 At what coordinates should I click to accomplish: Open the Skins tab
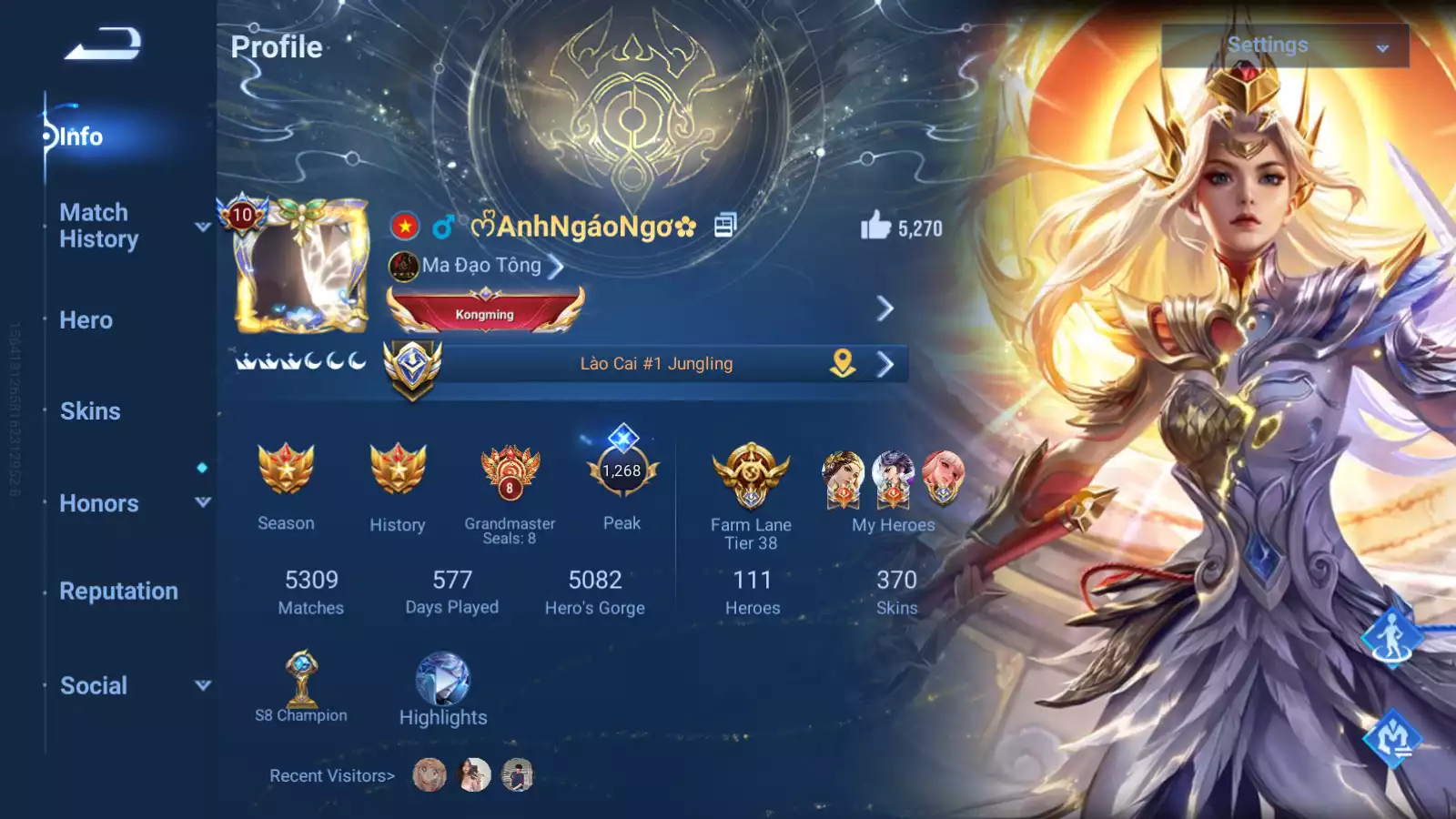(90, 411)
